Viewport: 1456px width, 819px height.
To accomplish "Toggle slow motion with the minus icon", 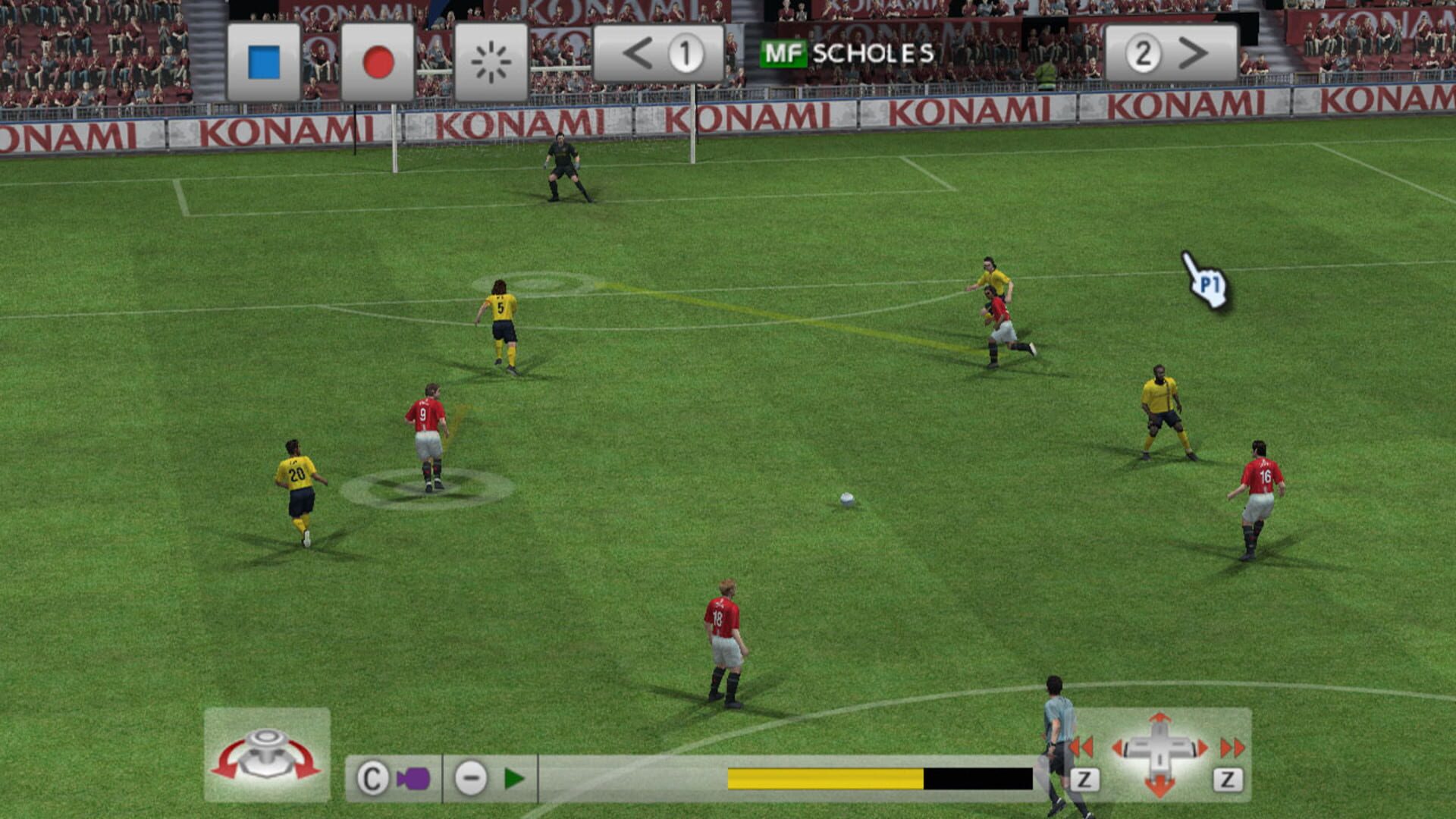I will 472,777.
